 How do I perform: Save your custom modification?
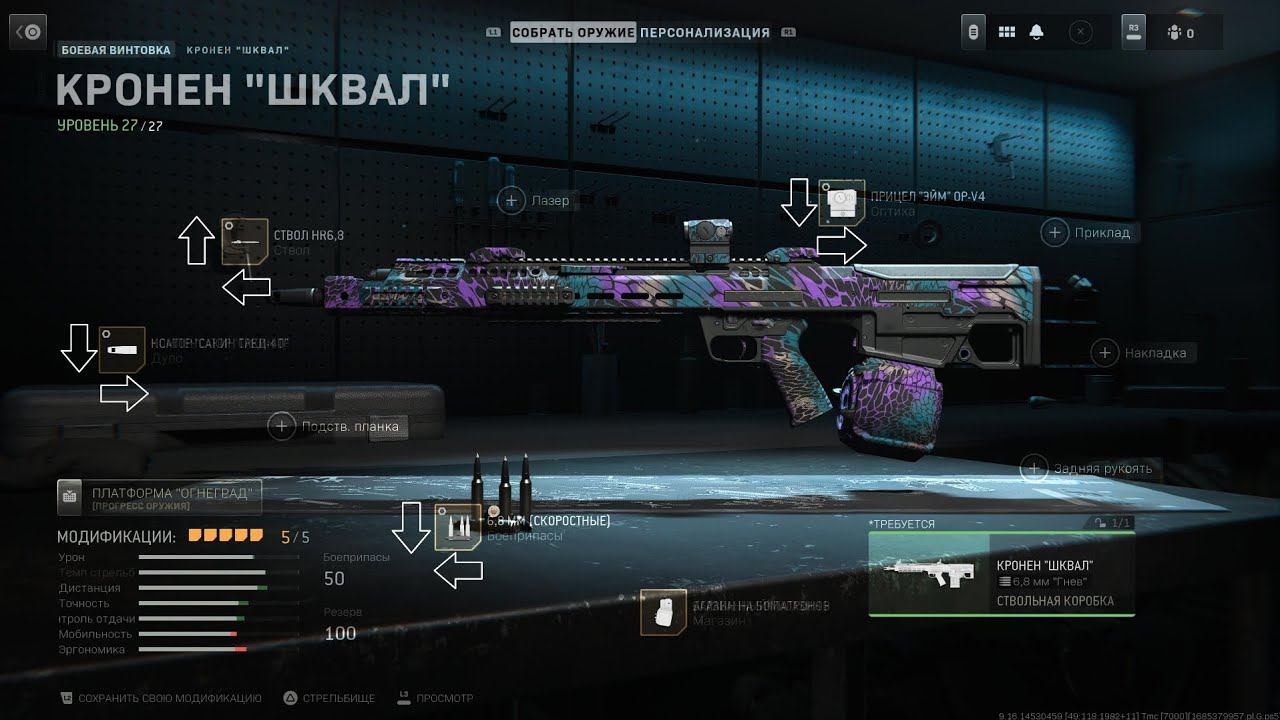[x=160, y=698]
